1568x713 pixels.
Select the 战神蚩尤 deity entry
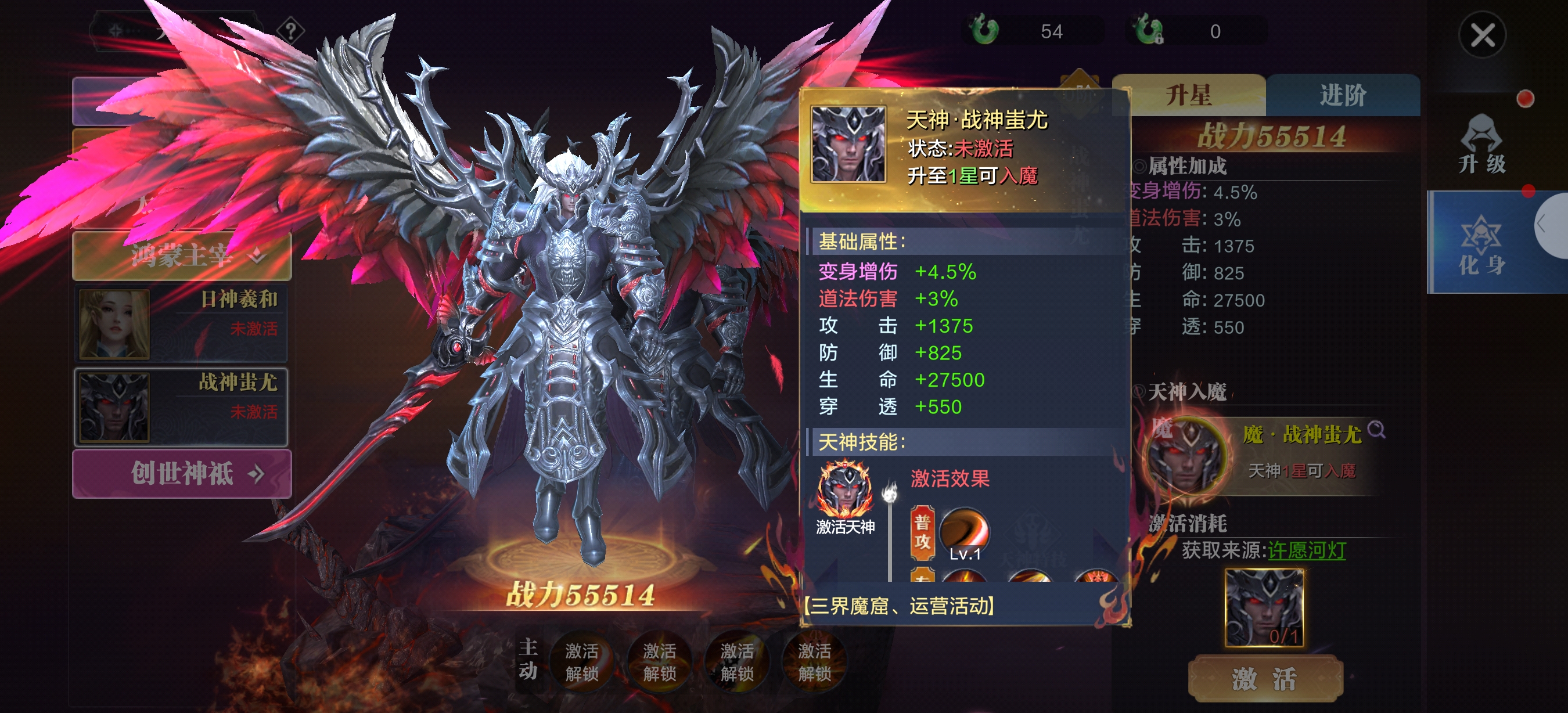coord(181,406)
